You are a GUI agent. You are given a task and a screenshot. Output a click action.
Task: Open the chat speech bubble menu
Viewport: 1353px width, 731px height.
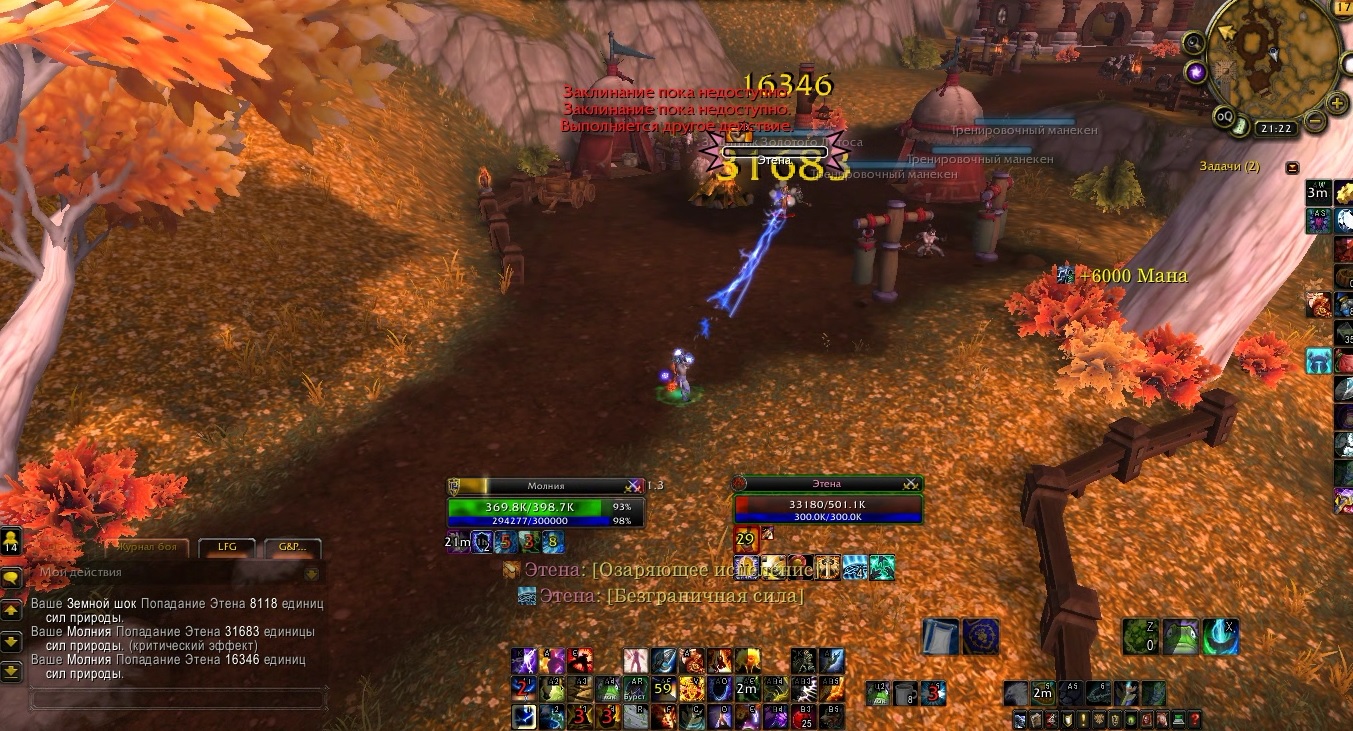[x=12, y=578]
